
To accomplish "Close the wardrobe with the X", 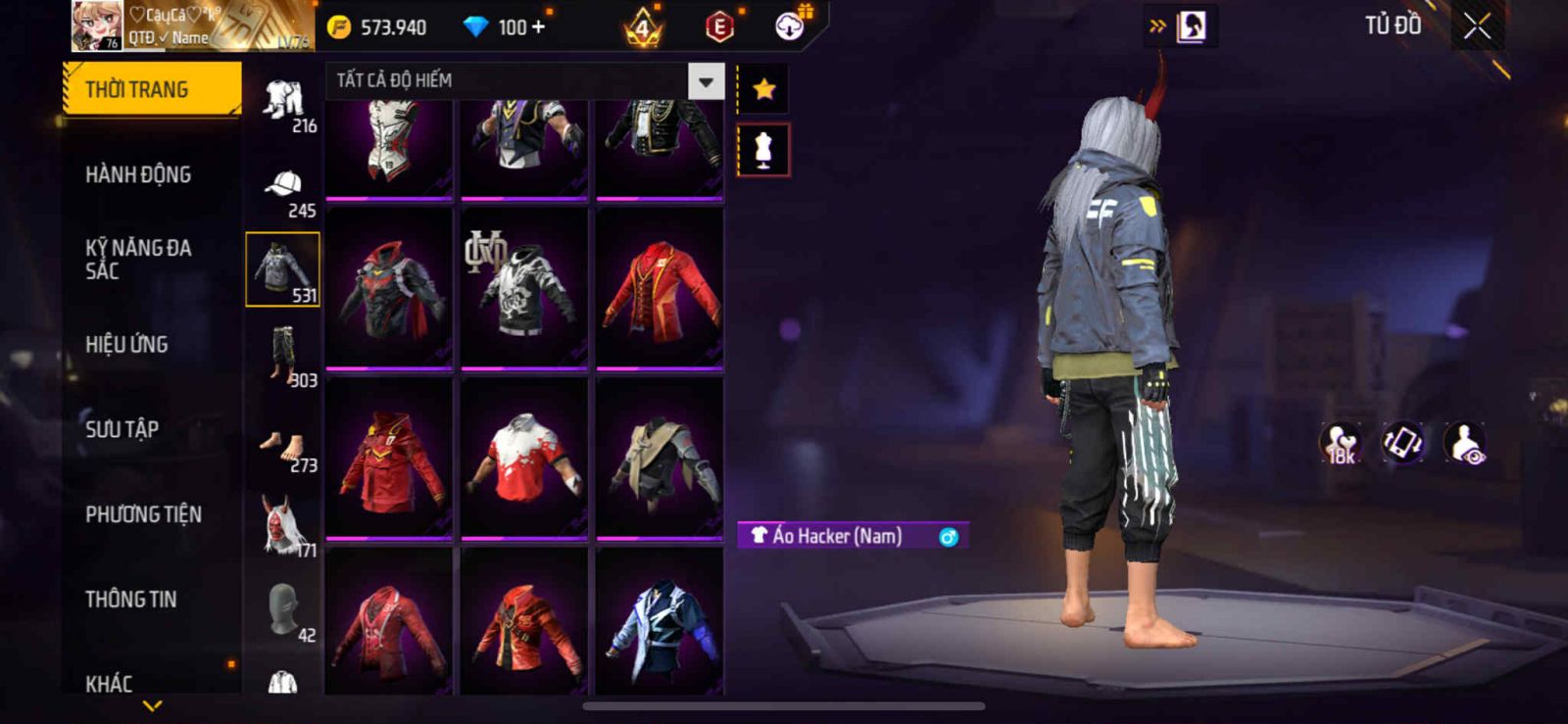I will click(x=1477, y=26).
